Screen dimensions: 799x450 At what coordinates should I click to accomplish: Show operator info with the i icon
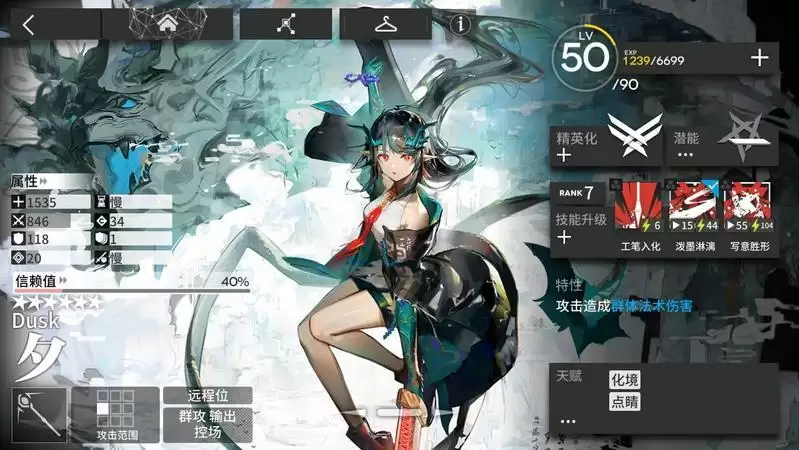pyautogui.click(x=461, y=25)
